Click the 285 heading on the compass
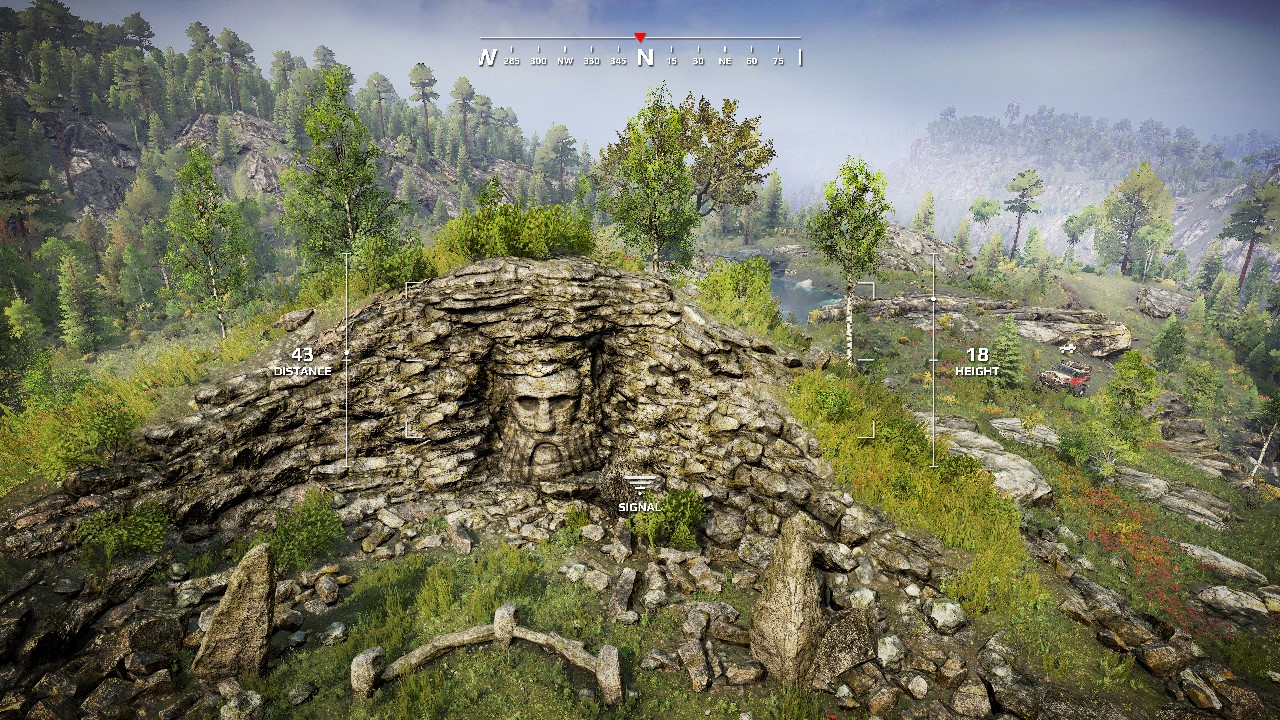 (x=511, y=60)
